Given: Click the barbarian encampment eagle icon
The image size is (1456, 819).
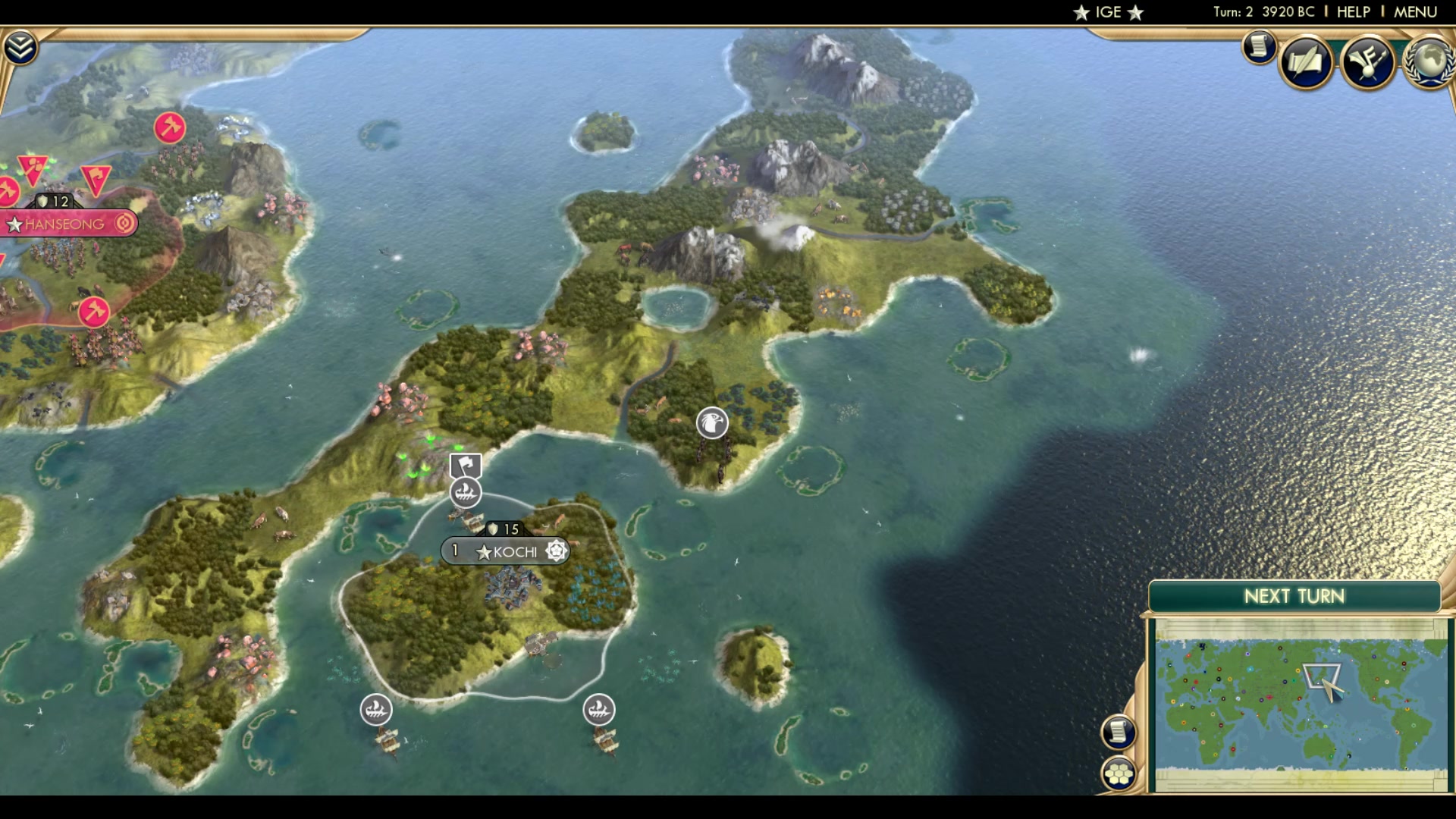Looking at the screenshot, I should 711,422.
